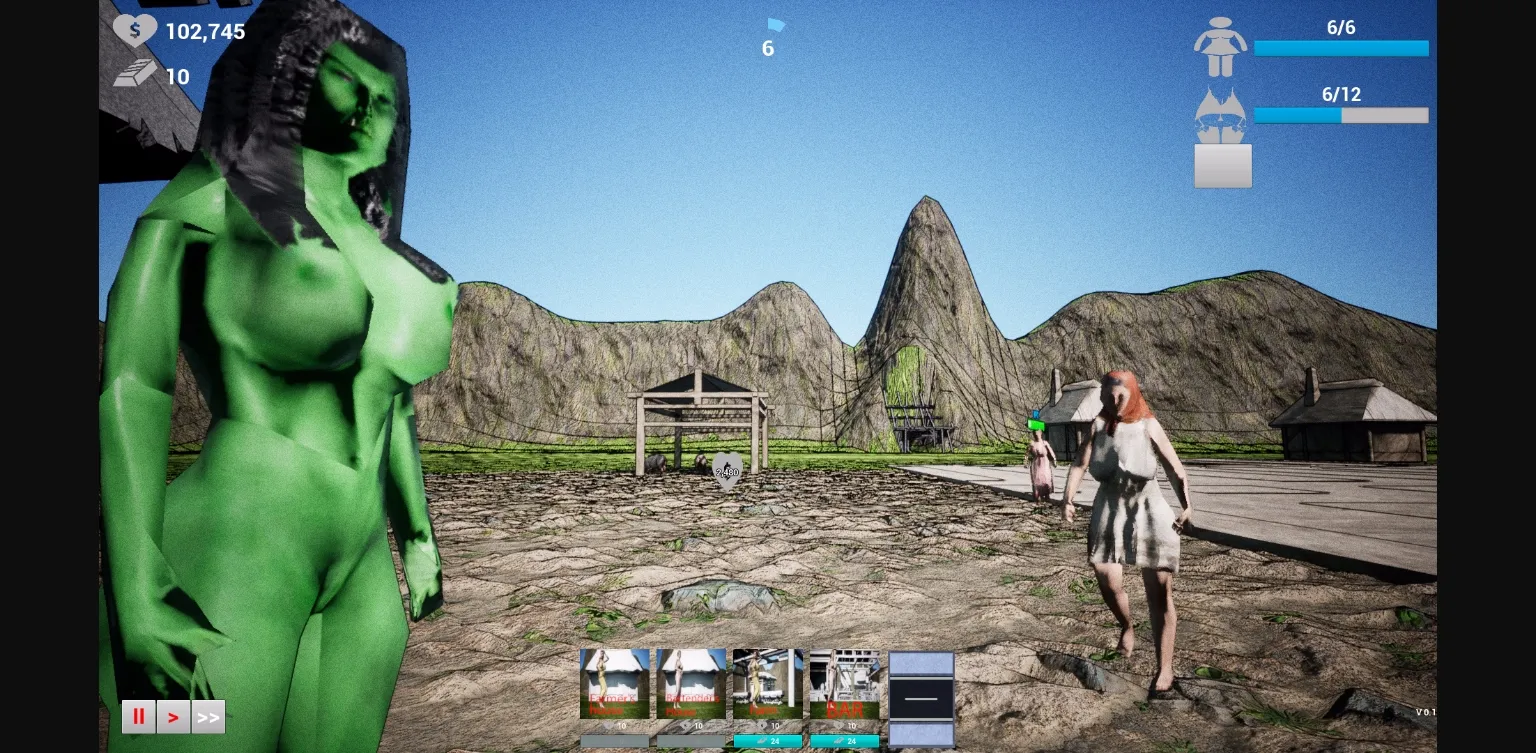
Task: Click the woman population icon
Action: 1221,45
